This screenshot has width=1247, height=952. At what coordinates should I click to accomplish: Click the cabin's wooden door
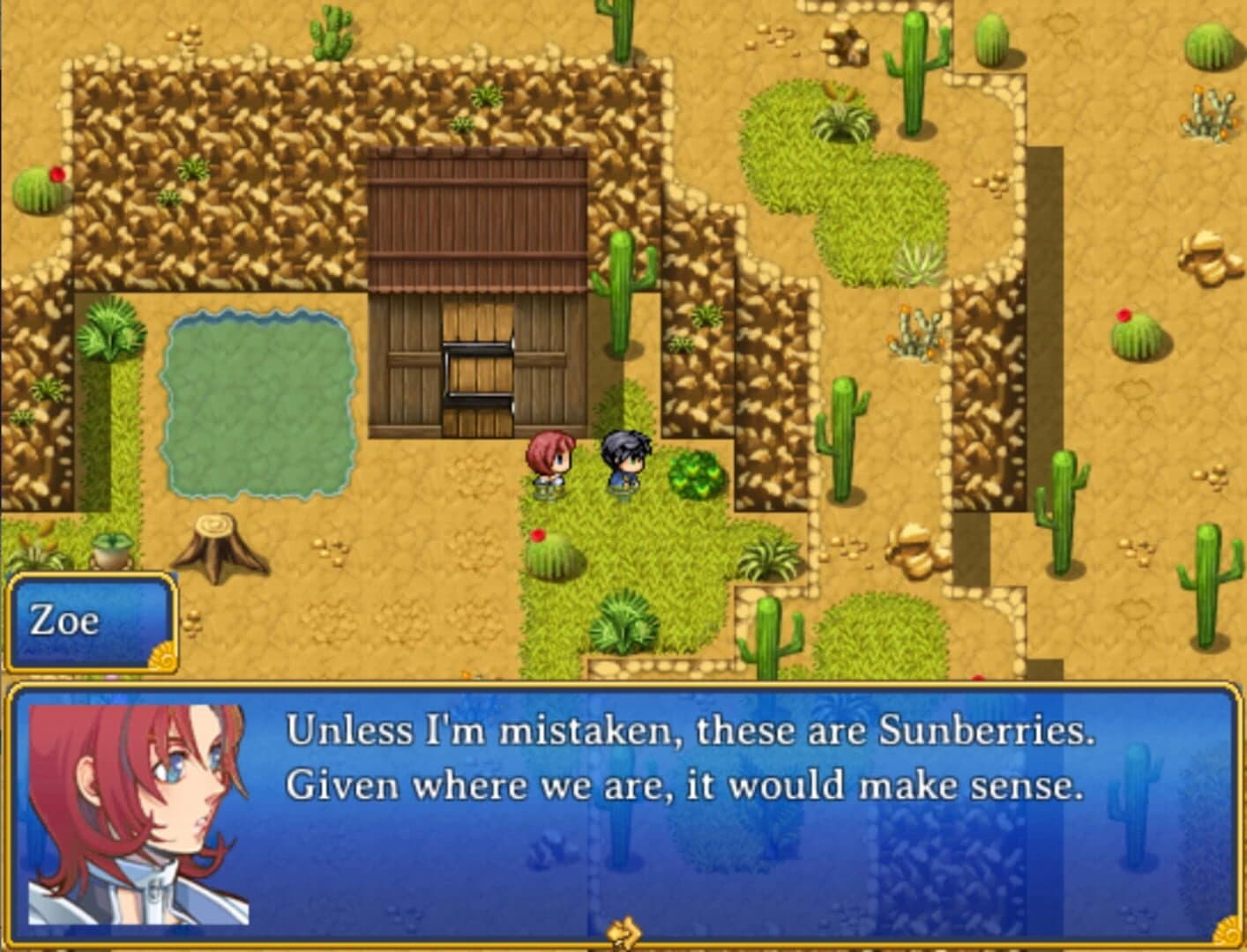click(476, 375)
